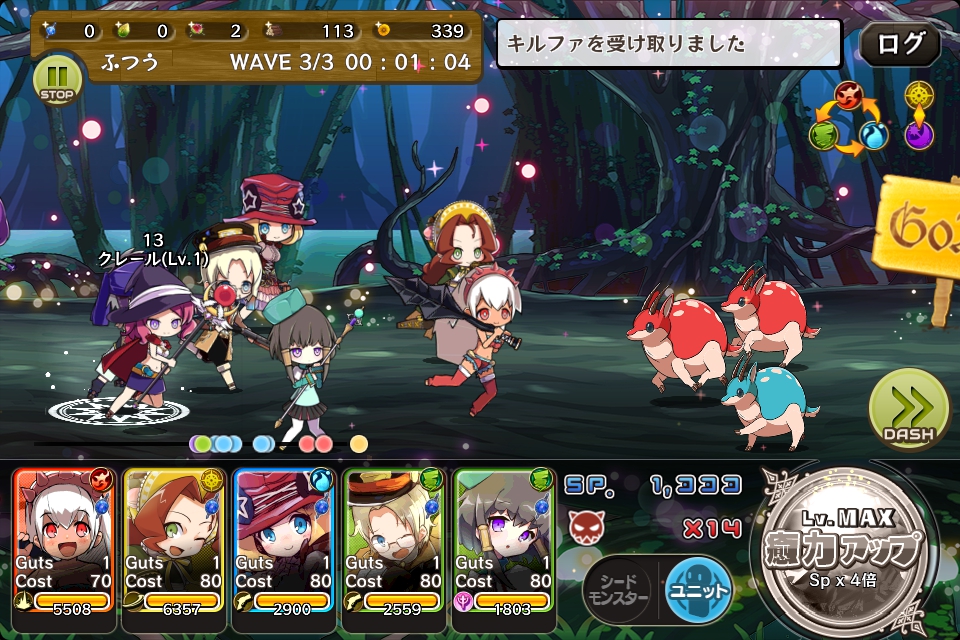Switch to the Unit (ユニット) tab
The image size is (960, 640).
[698, 590]
